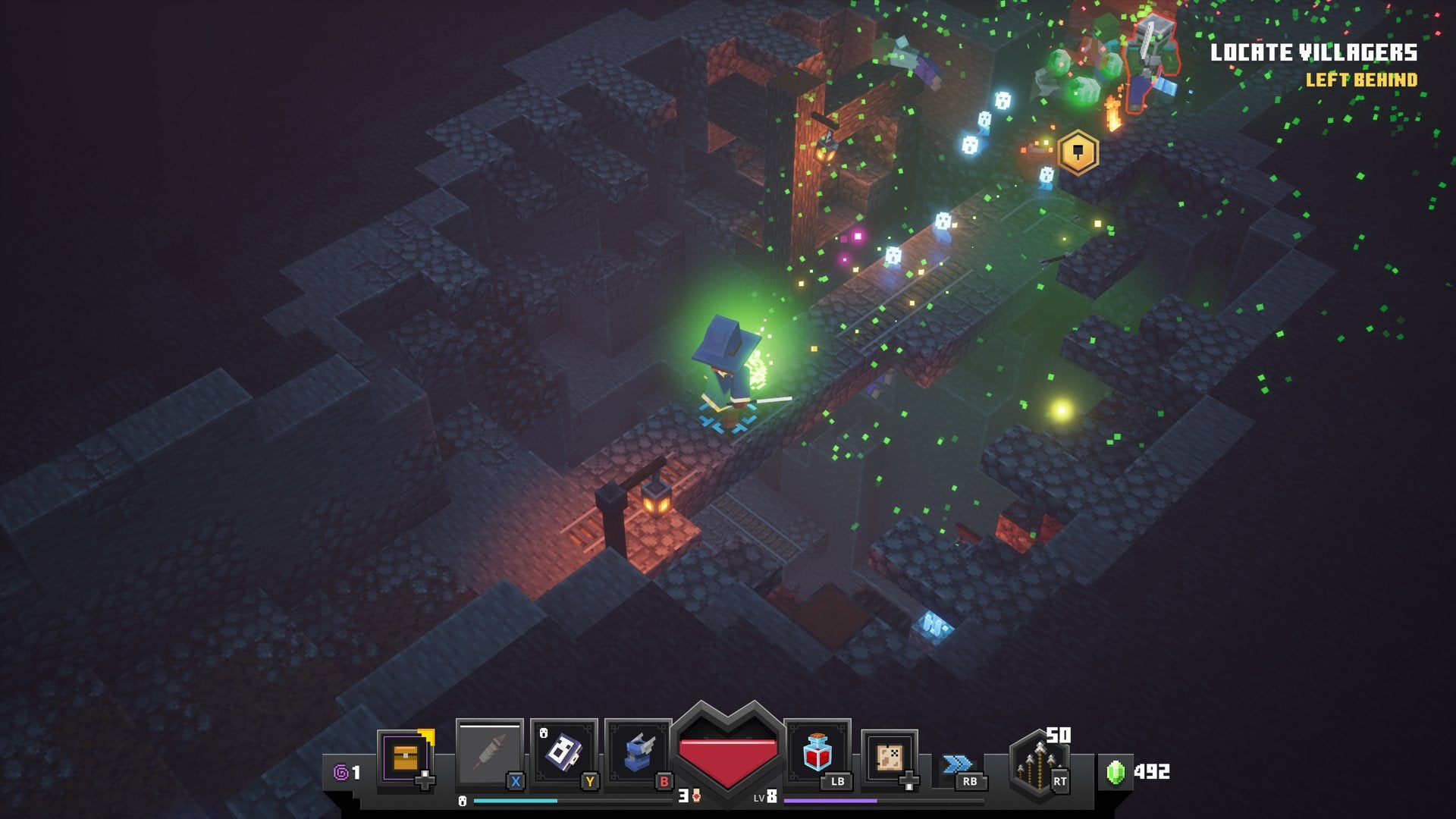Select the Locate Villagers objective text

(1313, 52)
